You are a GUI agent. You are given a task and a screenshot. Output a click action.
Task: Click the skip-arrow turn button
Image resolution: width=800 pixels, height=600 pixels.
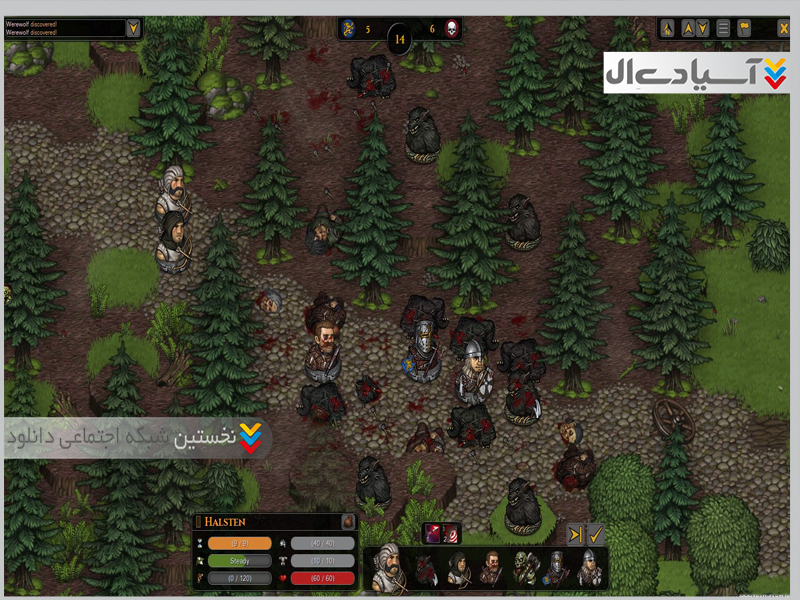(576, 535)
